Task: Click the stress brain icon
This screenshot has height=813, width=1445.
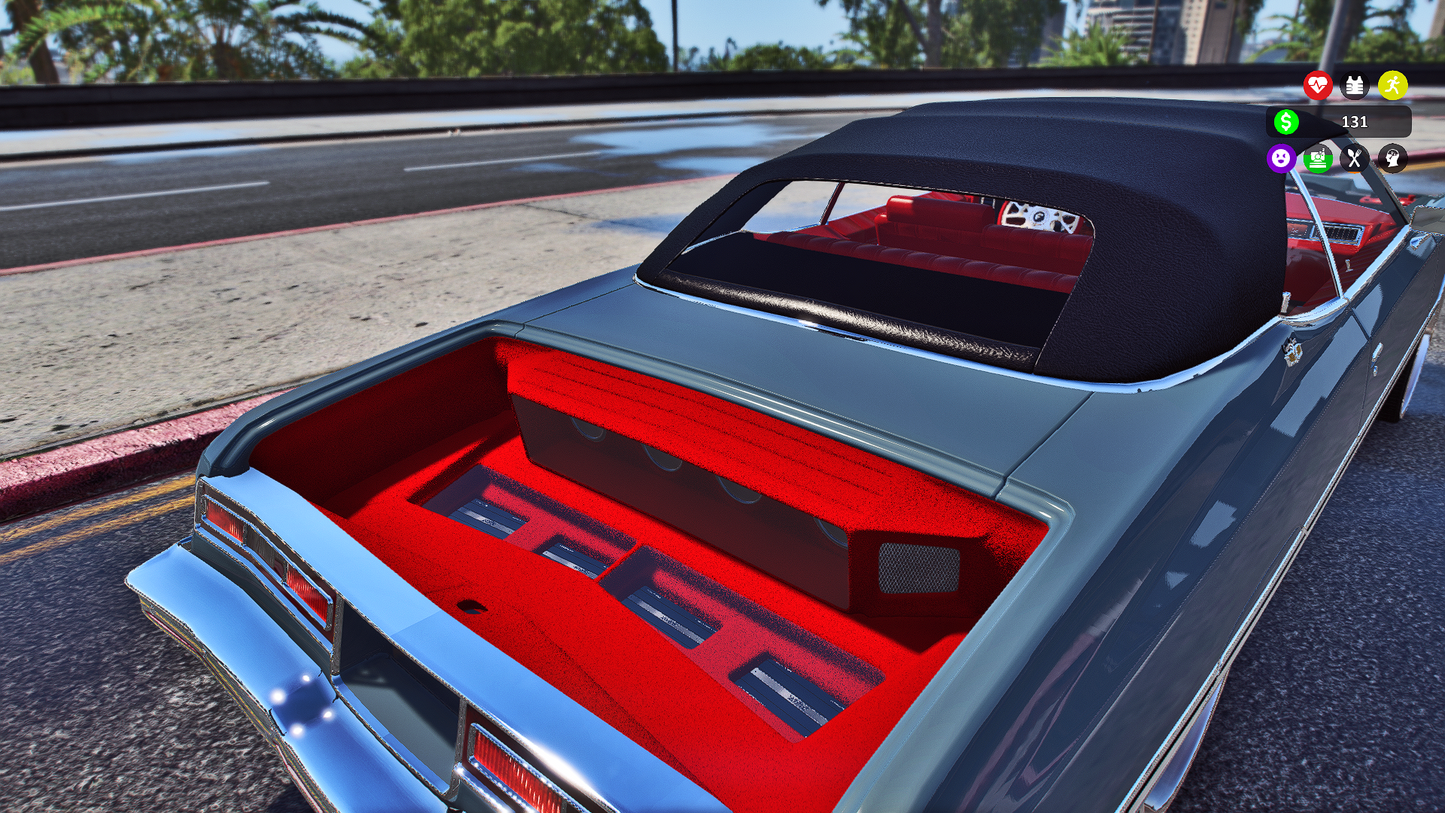Action: (x=1391, y=158)
